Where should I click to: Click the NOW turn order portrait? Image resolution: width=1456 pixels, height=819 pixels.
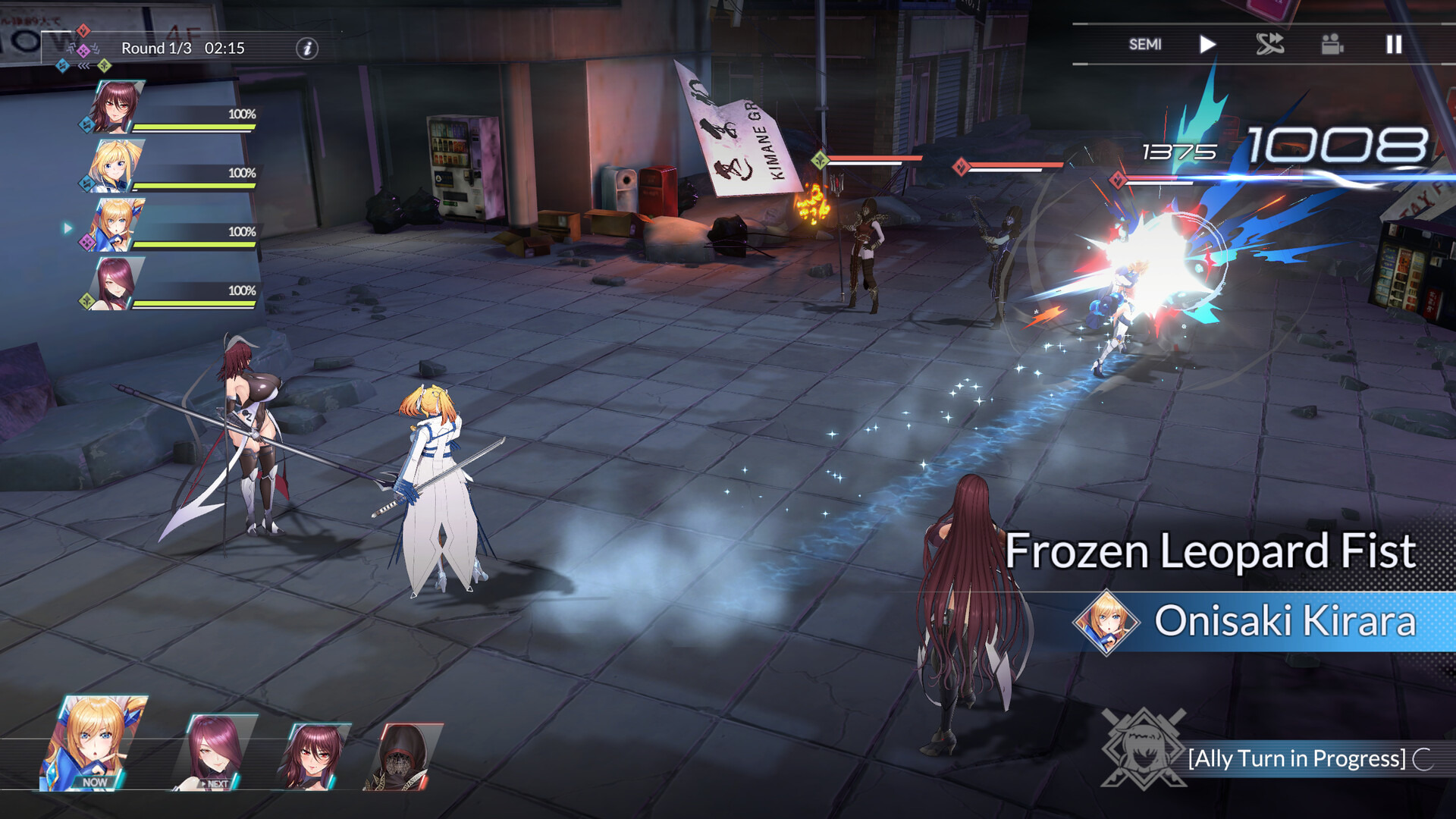93,745
